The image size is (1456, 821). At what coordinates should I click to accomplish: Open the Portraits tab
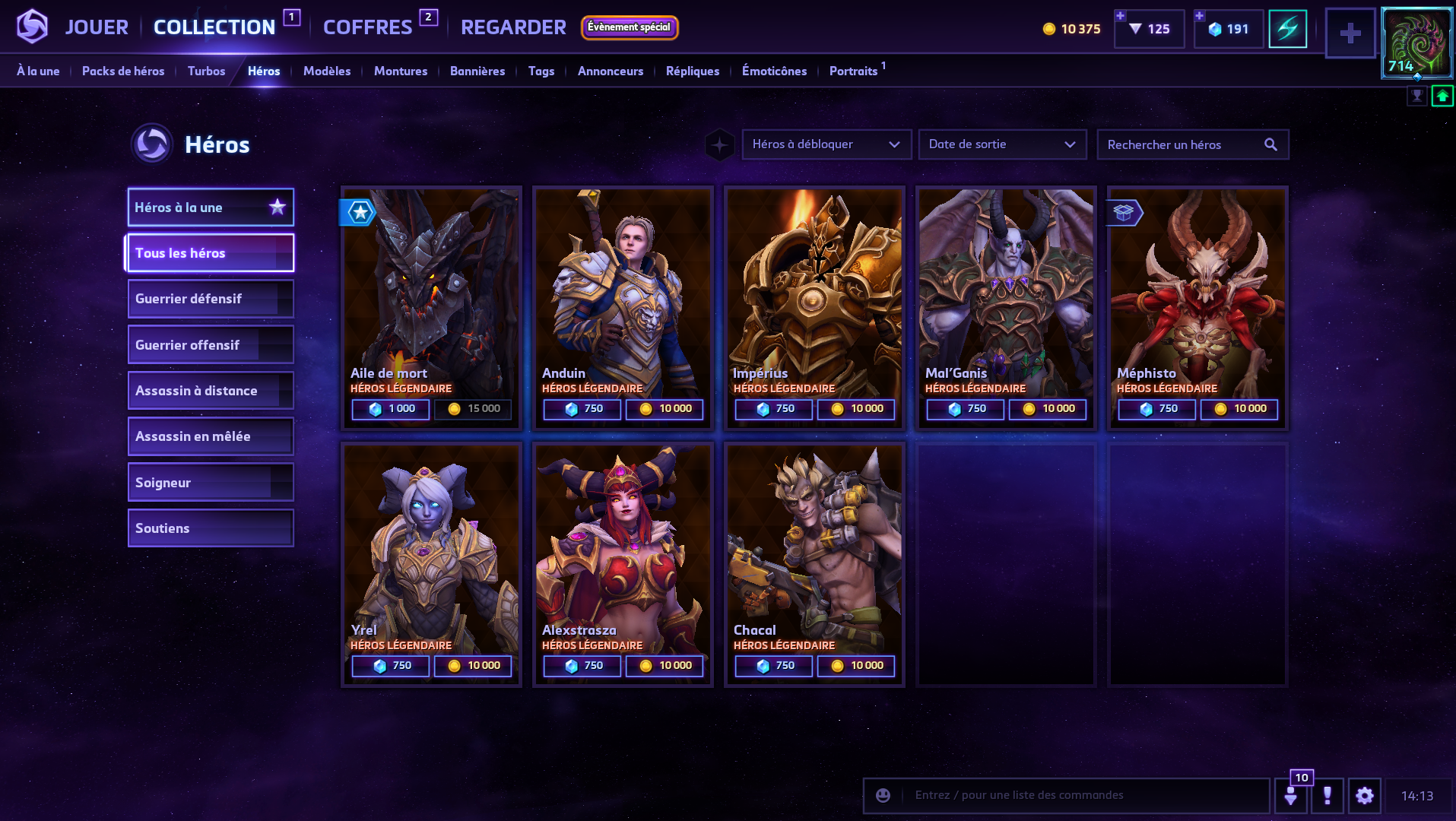point(853,71)
